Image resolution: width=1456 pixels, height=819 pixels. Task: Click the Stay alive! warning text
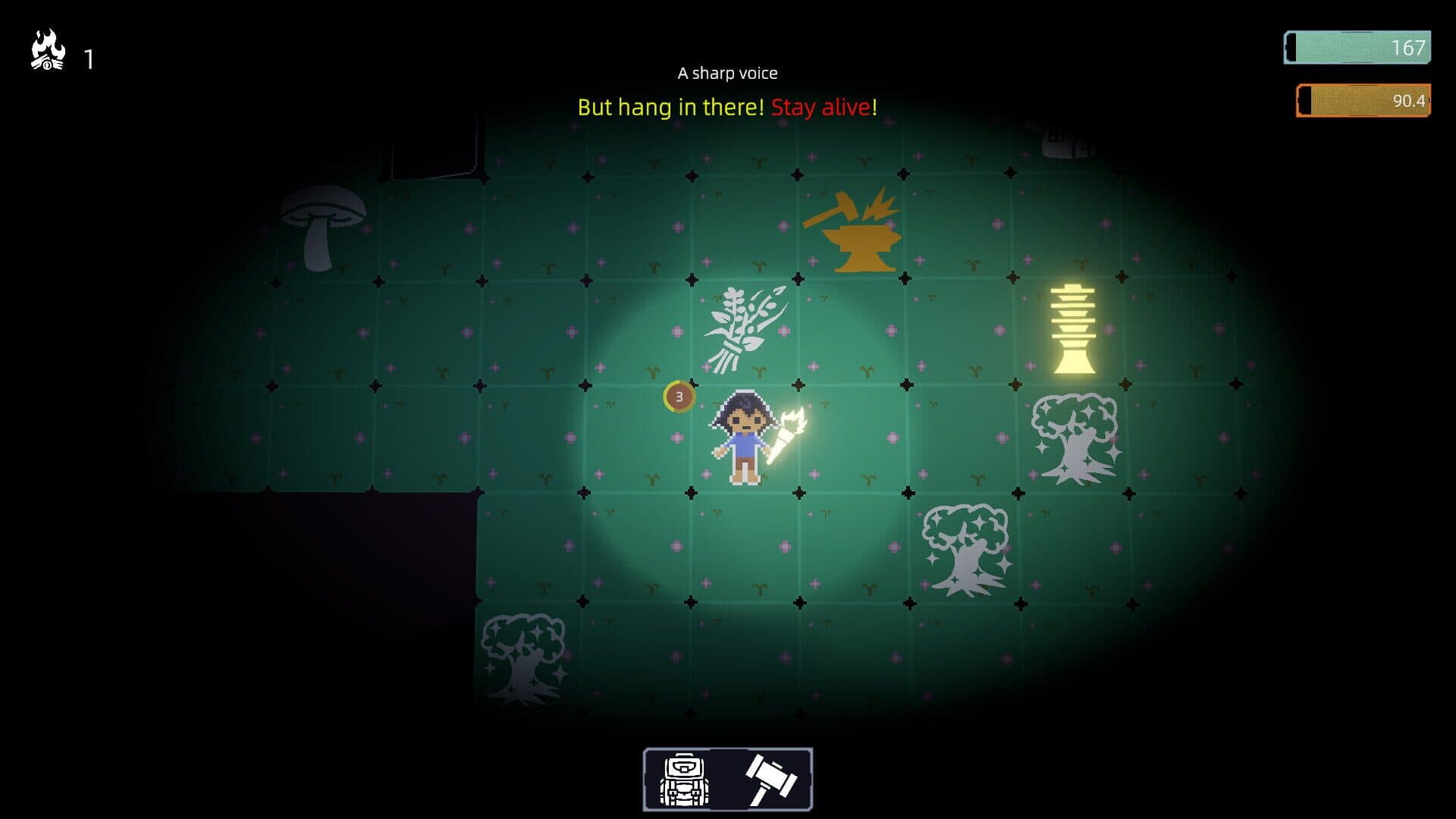pyautogui.click(x=823, y=108)
